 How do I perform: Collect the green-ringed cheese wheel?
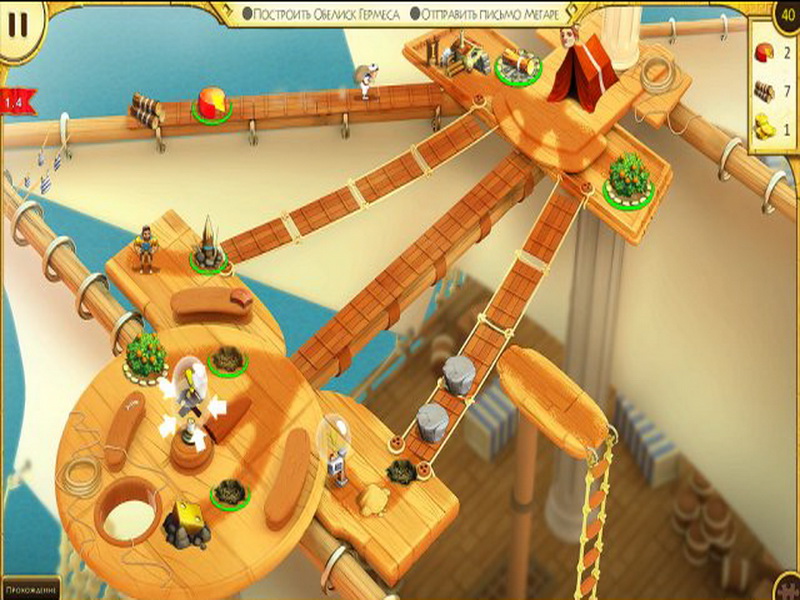(x=212, y=102)
